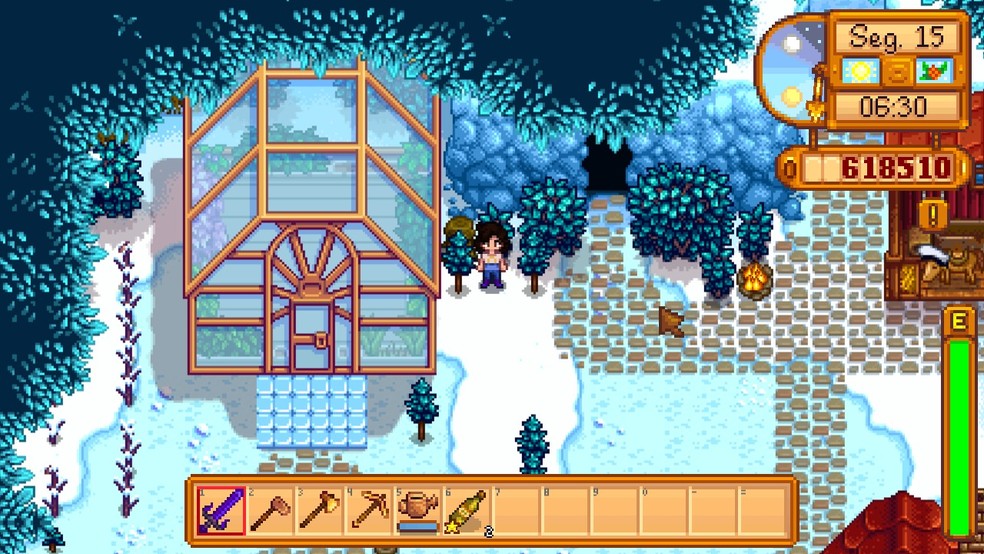The height and width of the screenshot is (554, 984).
Task: Equip the hoe from the hotbar
Action: pyautogui.click(x=270, y=510)
